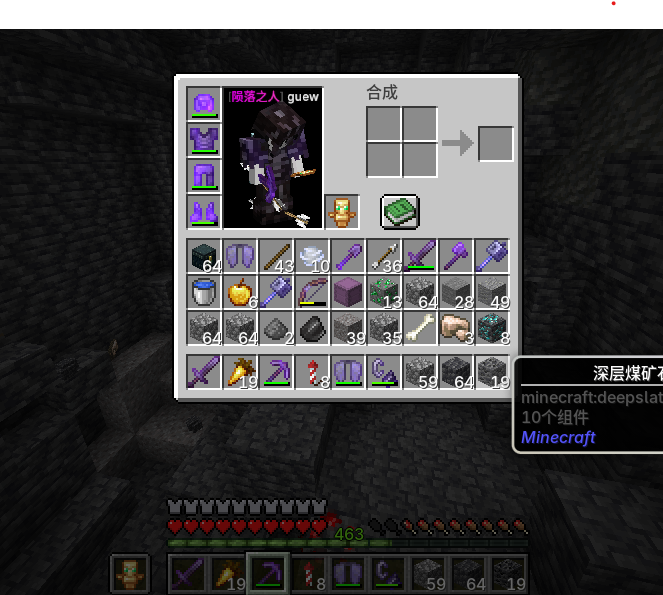Pick up the deepslate diamond ore stack
Viewport: 663px width, 595px height.
pyautogui.click(x=492, y=328)
